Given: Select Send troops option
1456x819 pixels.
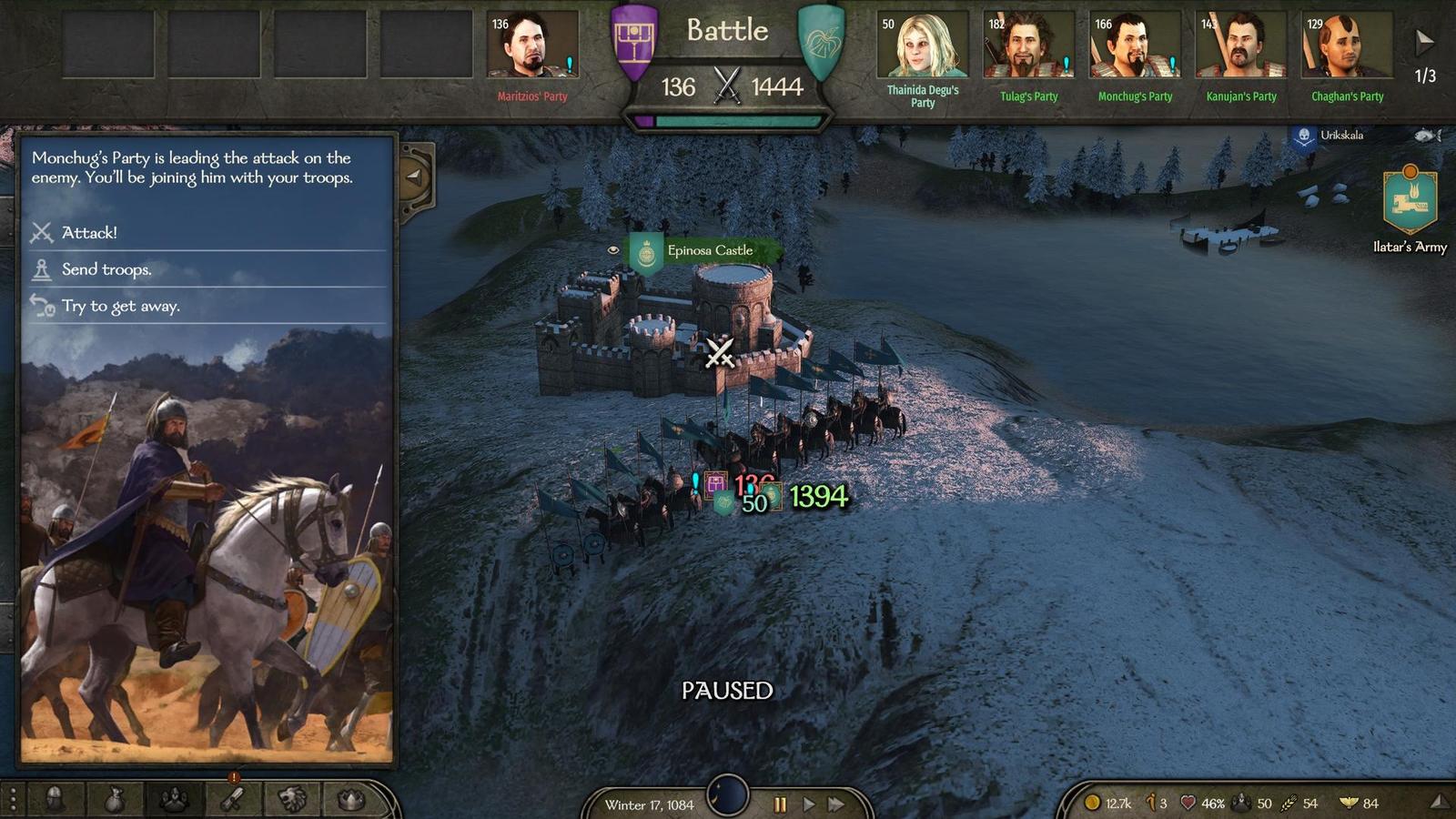Looking at the screenshot, I should pos(106,269).
